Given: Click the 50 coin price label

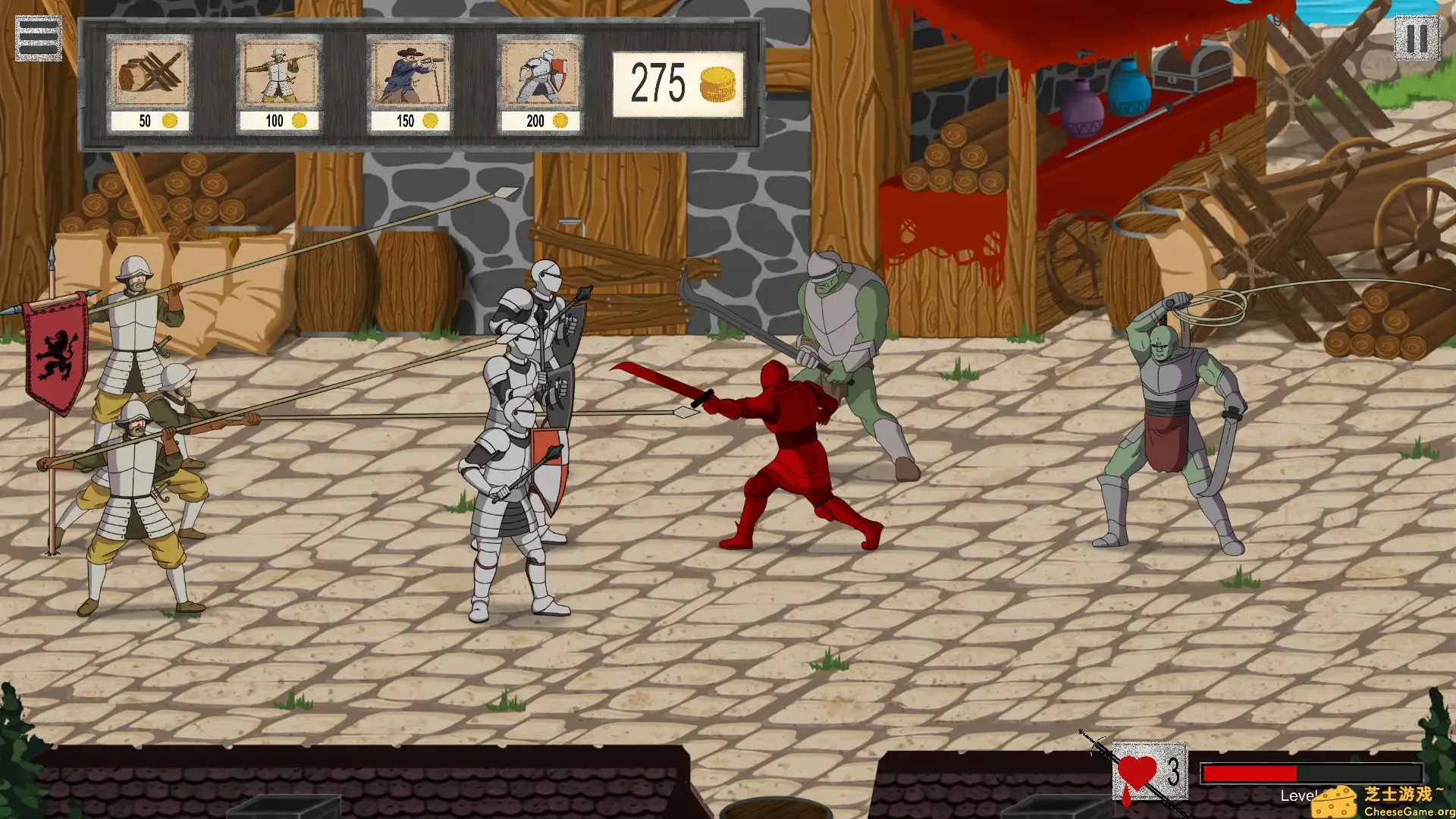Looking at the screenshot, I should coord(149,120).
